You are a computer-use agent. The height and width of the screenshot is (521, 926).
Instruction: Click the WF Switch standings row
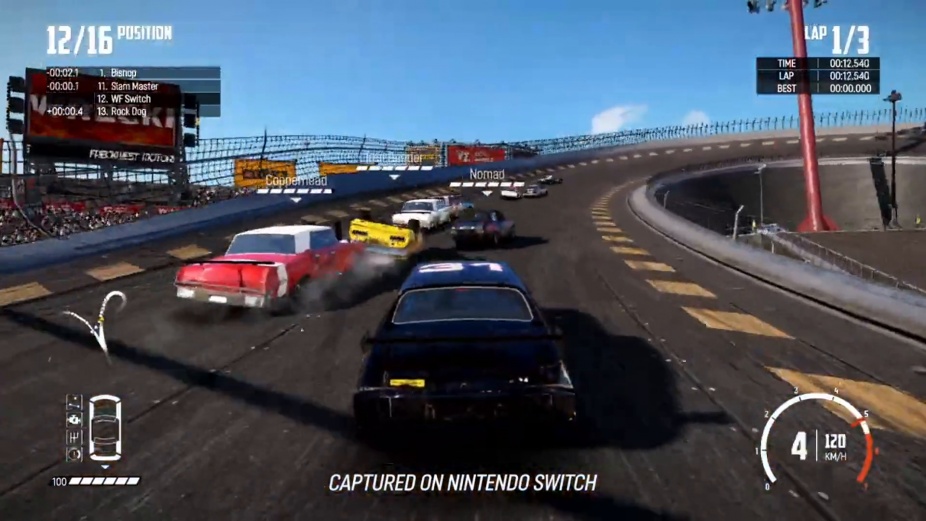tap(124, 99)
